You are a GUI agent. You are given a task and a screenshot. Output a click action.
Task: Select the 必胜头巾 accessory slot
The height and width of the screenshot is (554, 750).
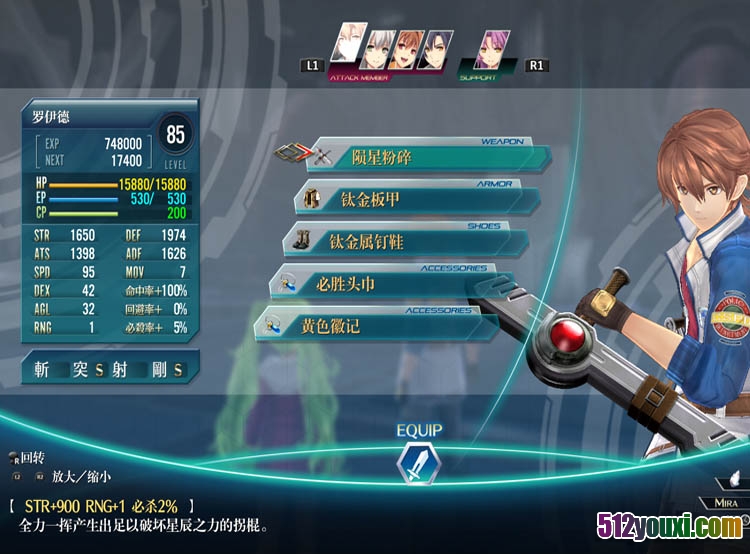click(400, 285)
